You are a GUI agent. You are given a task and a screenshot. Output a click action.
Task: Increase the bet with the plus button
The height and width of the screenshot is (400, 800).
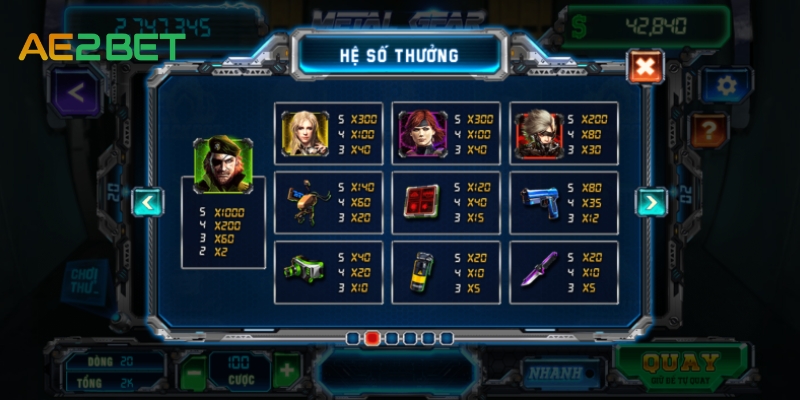pos(287,371)
